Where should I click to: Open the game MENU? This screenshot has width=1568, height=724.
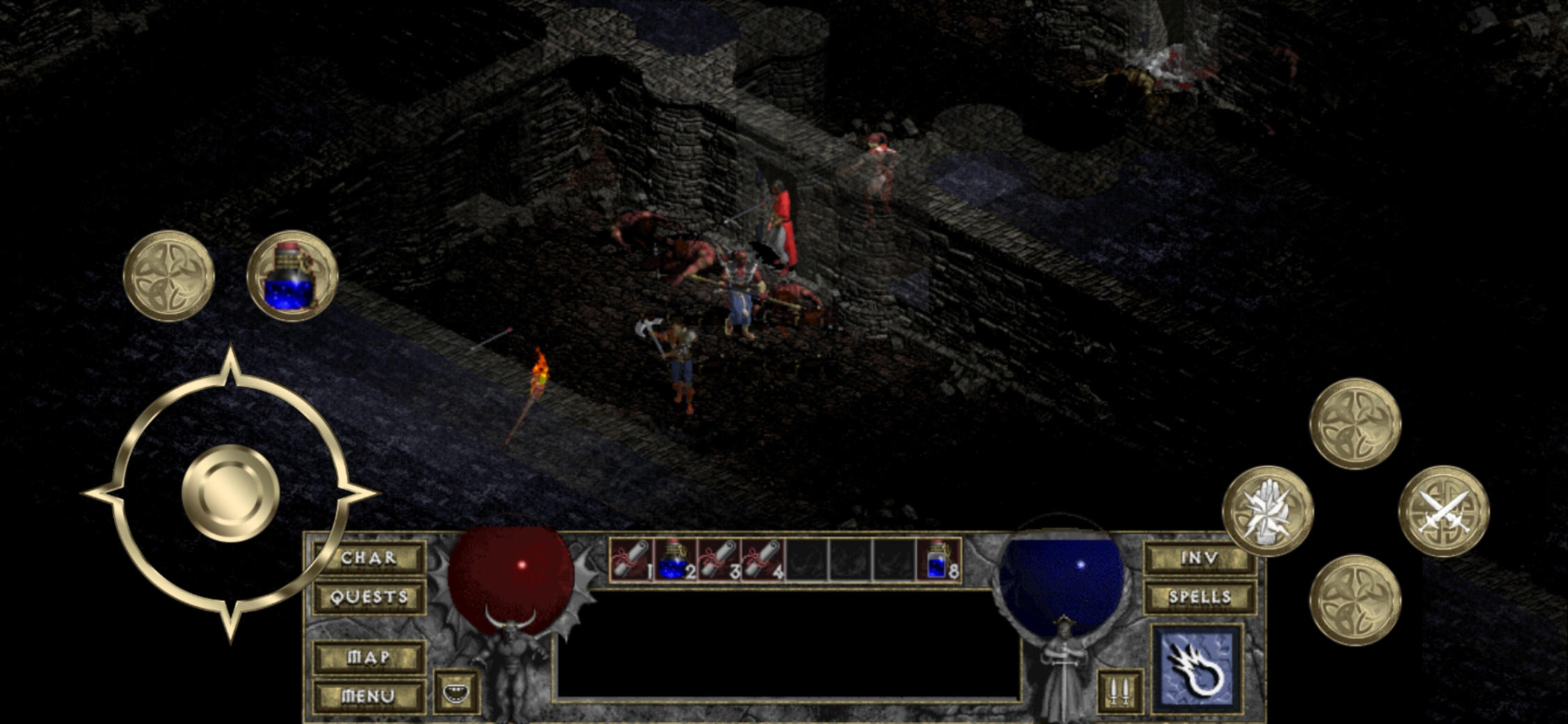tap(369, 694)
